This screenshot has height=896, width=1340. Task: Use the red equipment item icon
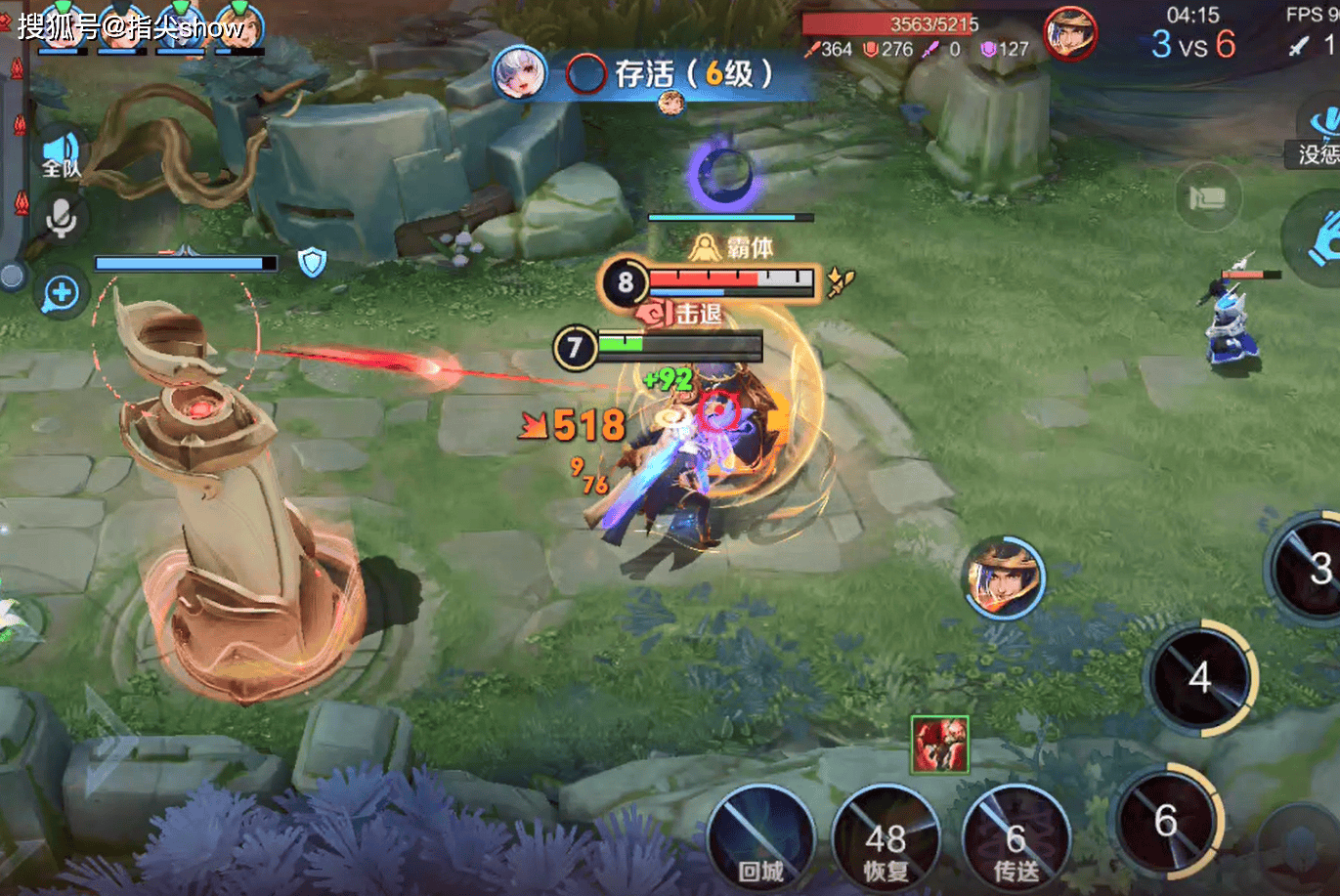[x=939, y=744]
